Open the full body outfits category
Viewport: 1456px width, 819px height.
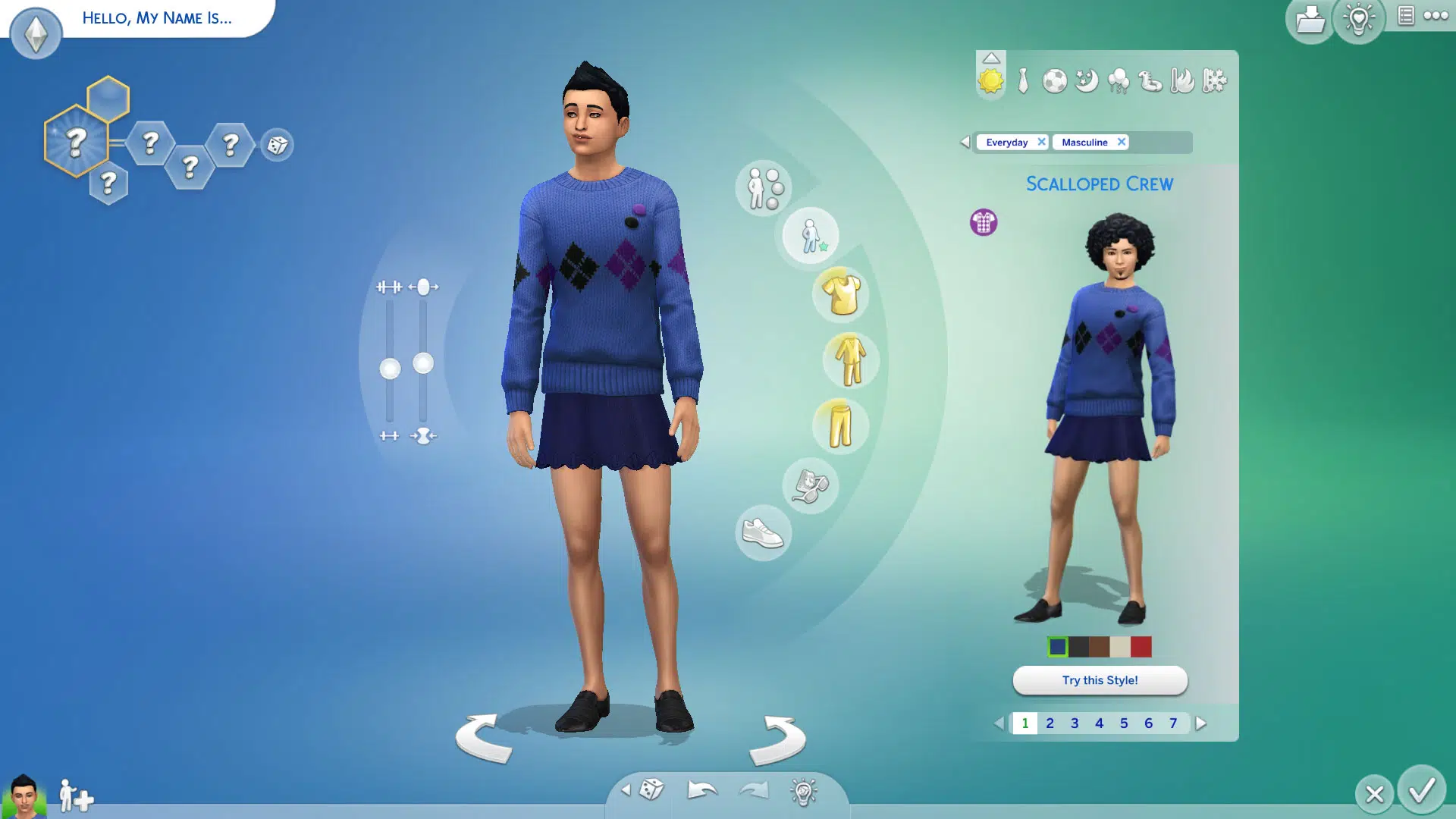point(850,360)
